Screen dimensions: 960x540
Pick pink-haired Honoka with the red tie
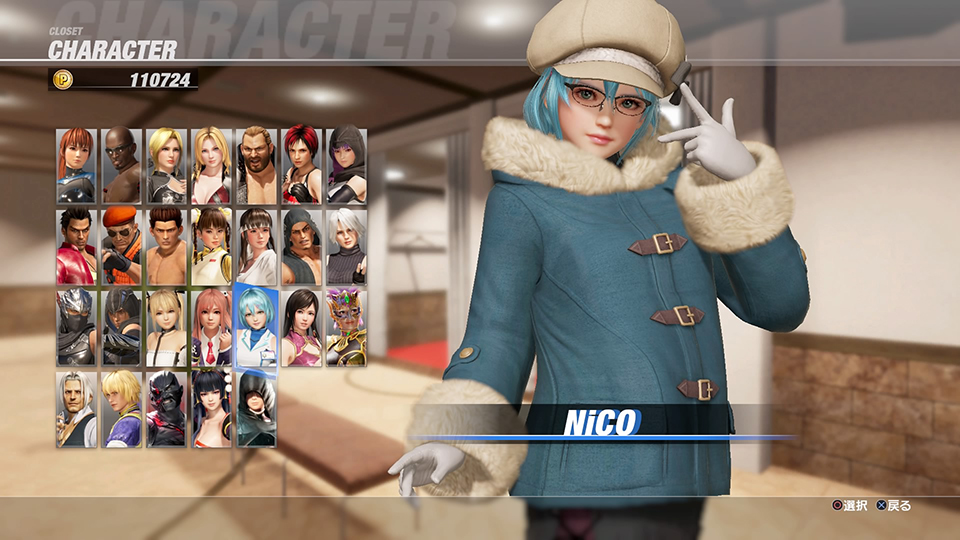pyautogui.click(x=211, y=327)
